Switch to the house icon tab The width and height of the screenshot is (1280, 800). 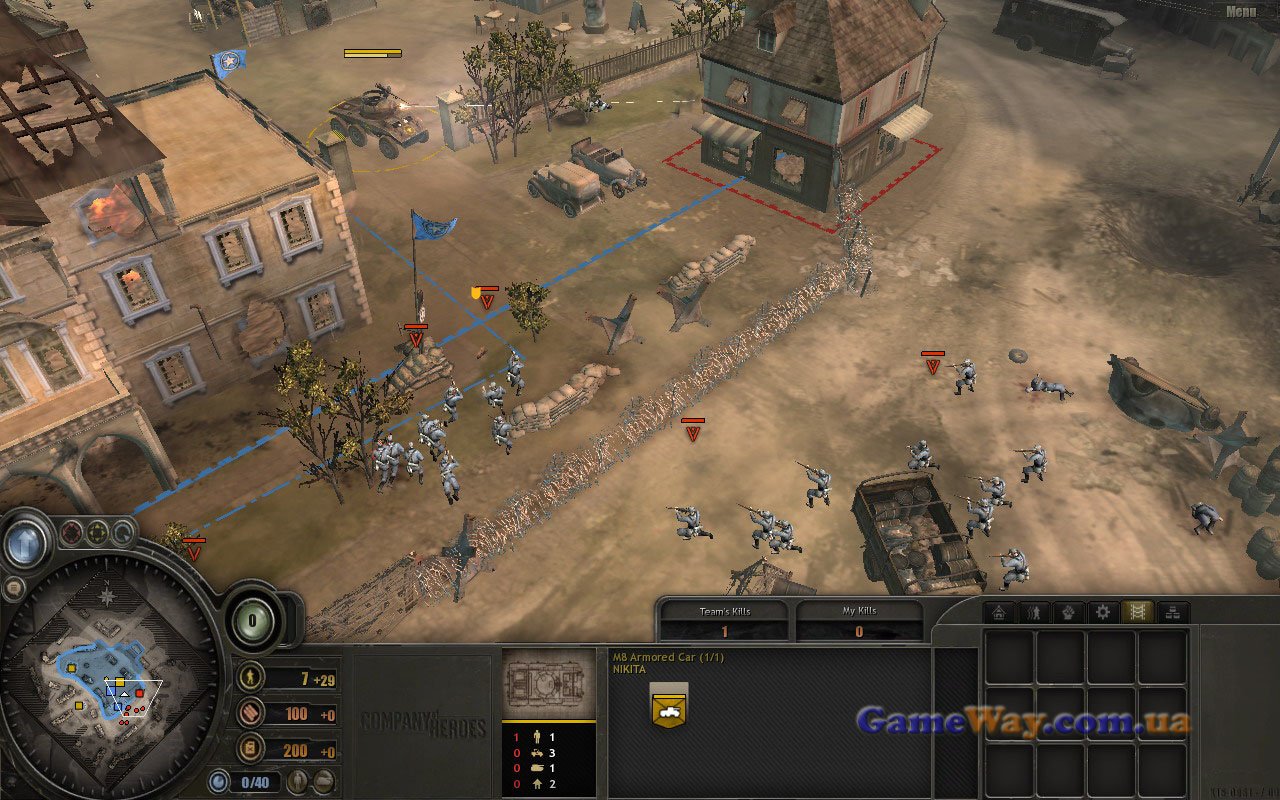(x=998, y=612)
